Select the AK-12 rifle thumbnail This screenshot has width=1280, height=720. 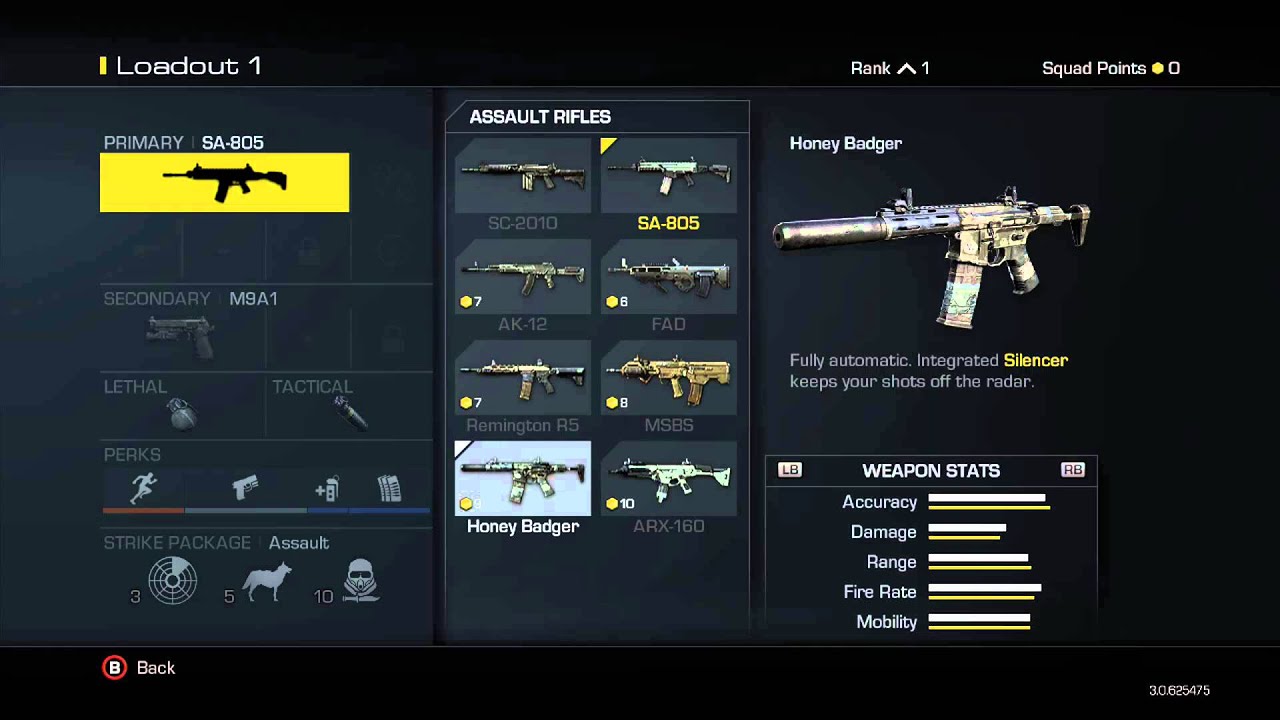522,277
